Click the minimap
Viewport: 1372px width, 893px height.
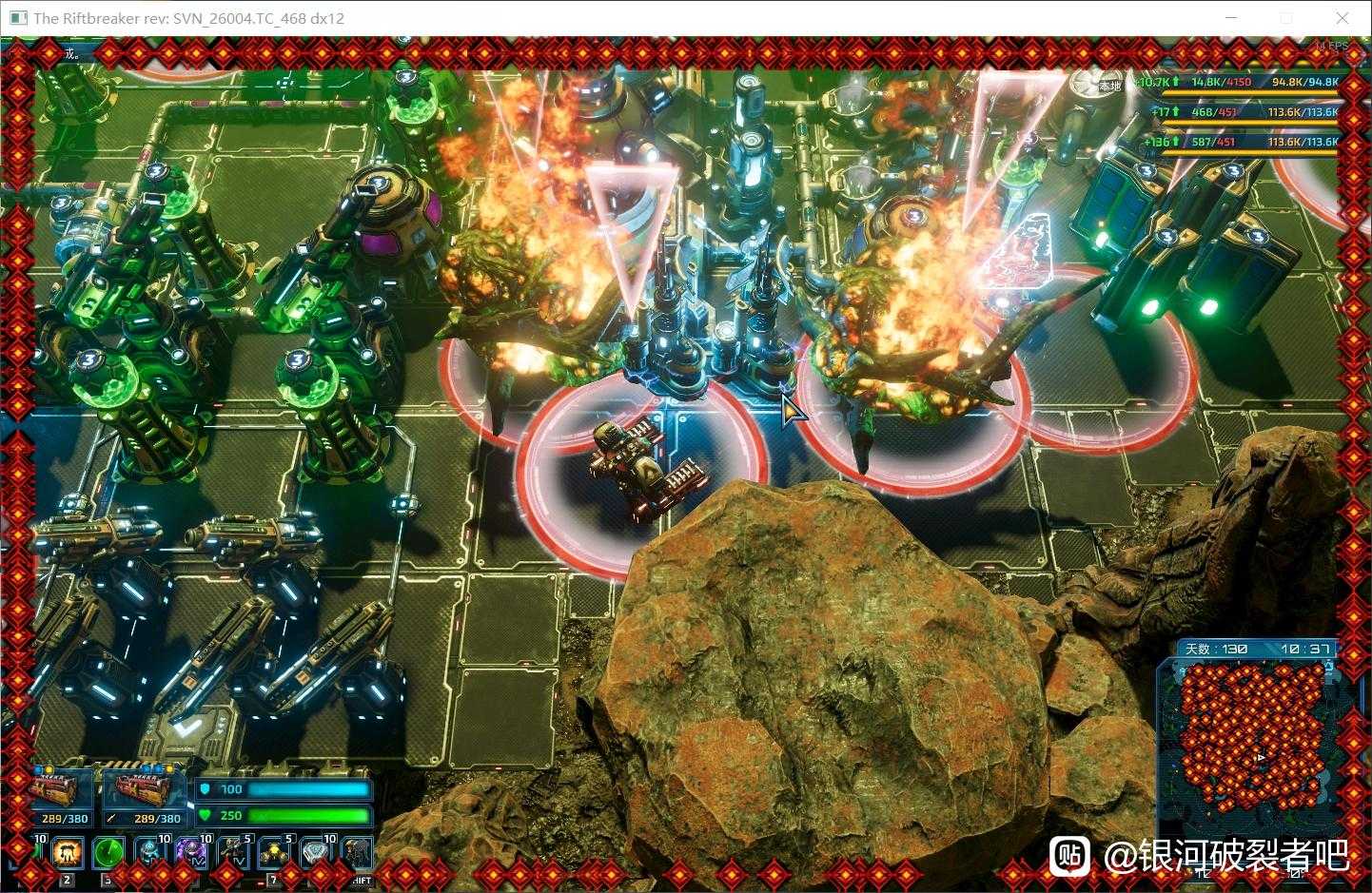(x=1248, y=730)
